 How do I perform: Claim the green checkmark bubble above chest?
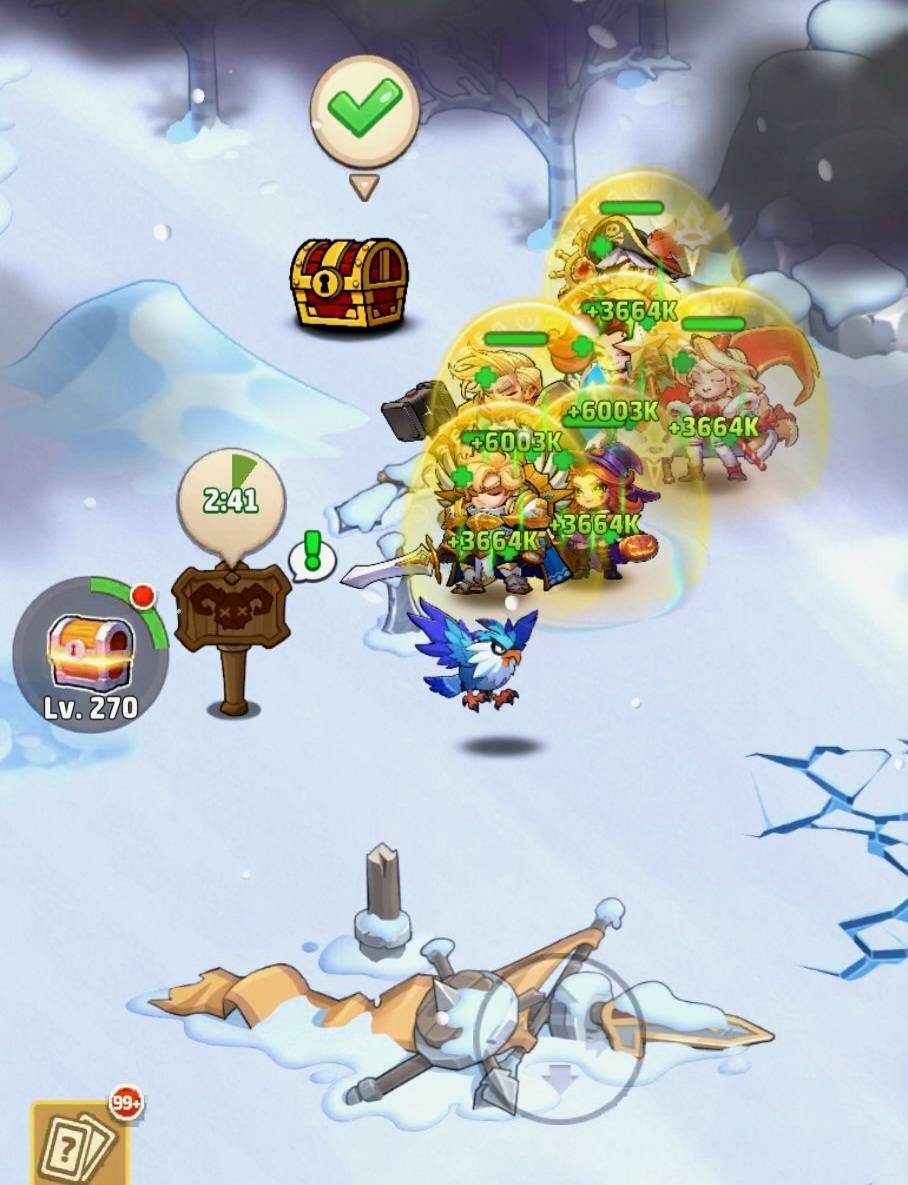coord(364,112)
